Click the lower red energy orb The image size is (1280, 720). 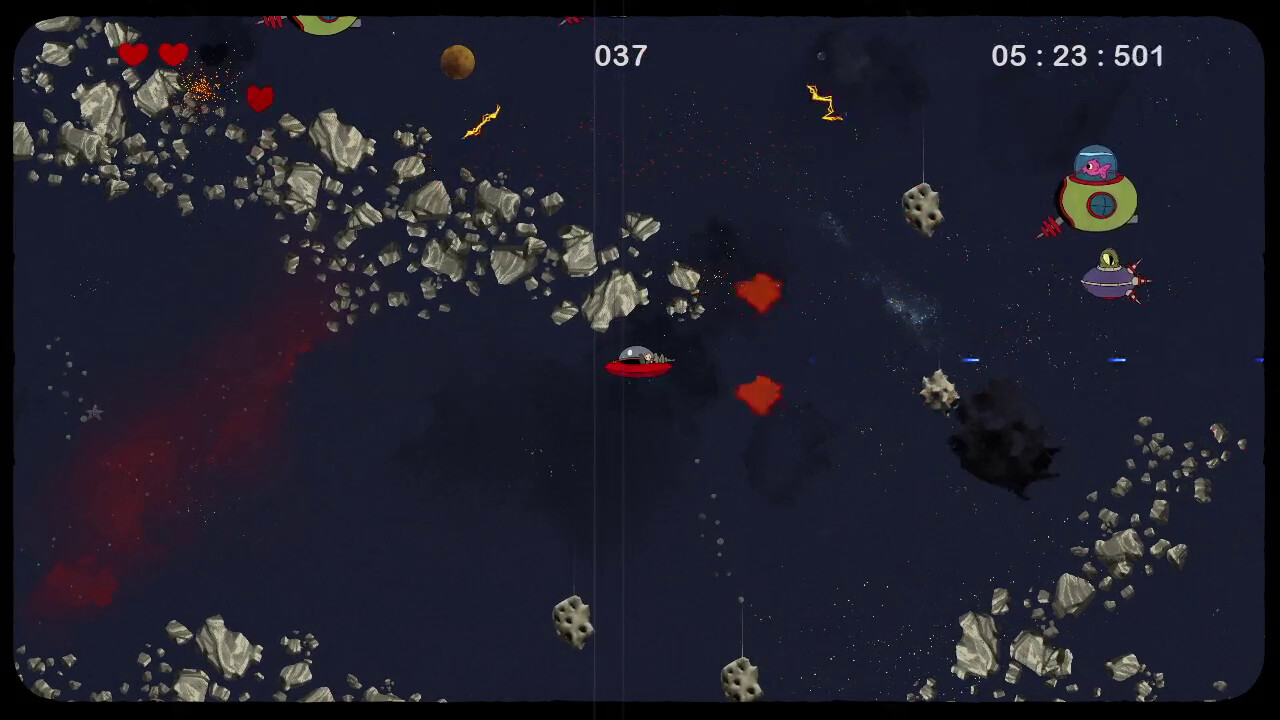pos(759,394)
